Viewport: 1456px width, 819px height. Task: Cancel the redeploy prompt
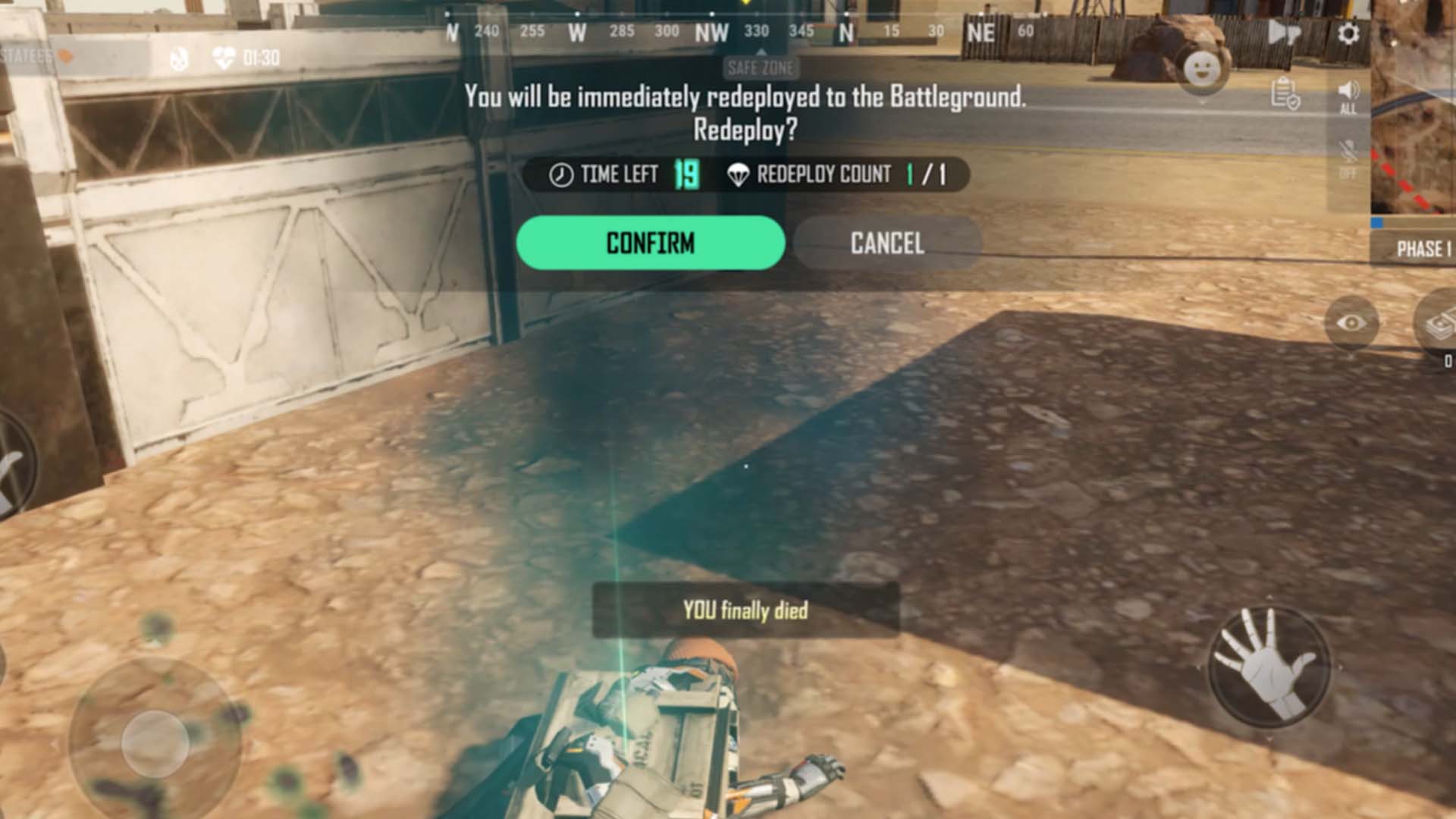(x=887, y=243)
